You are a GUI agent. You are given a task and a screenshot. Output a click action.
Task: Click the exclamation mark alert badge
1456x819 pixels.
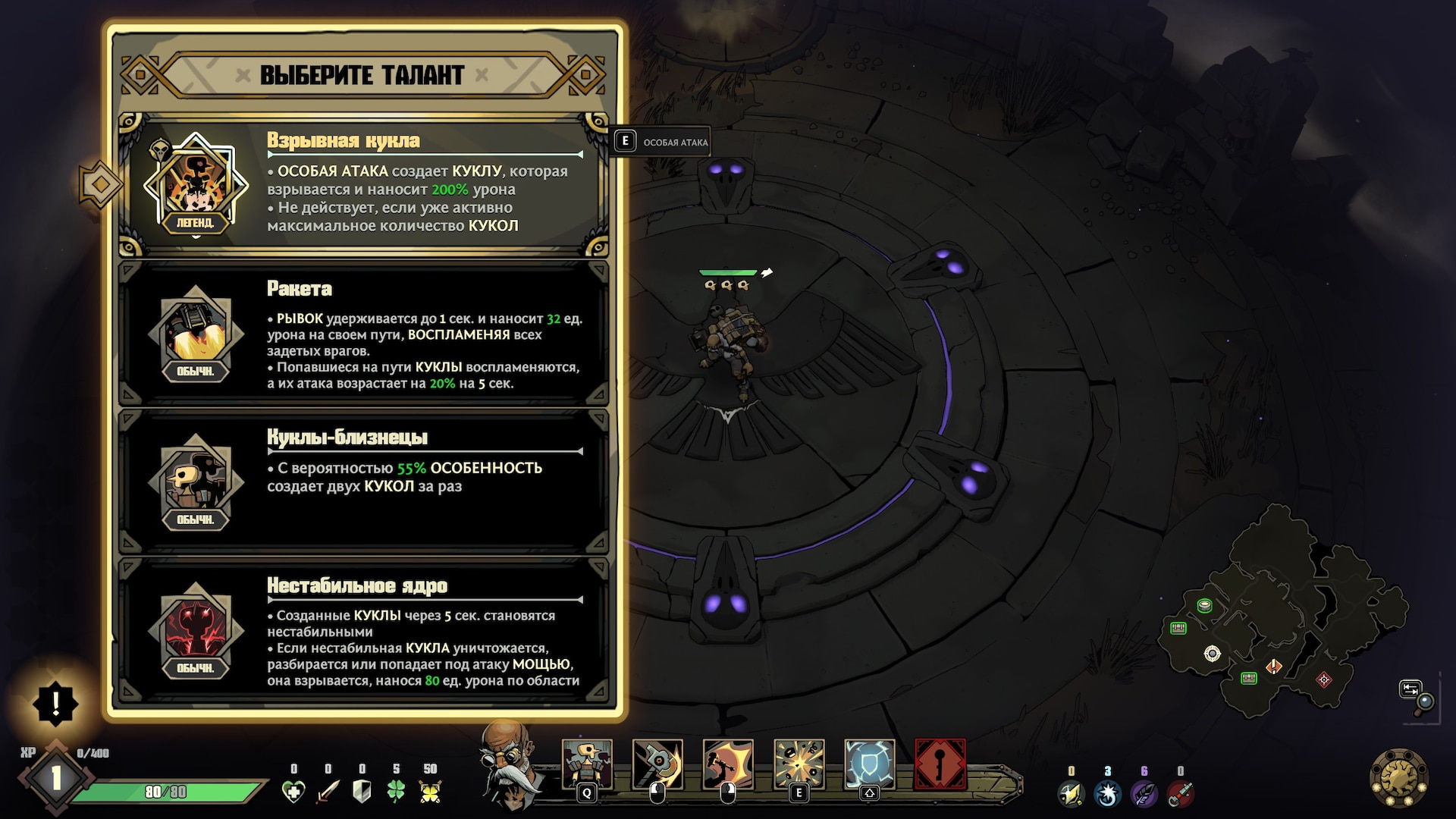(55, 704)
